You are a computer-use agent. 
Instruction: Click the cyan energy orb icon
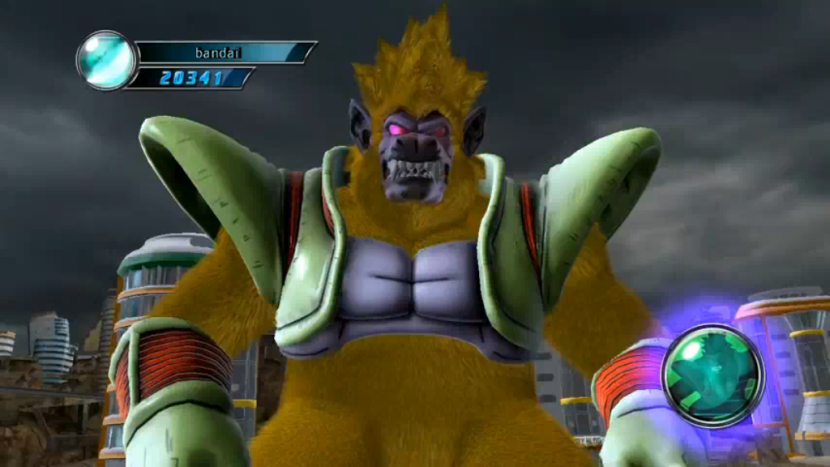click(107, 60)
